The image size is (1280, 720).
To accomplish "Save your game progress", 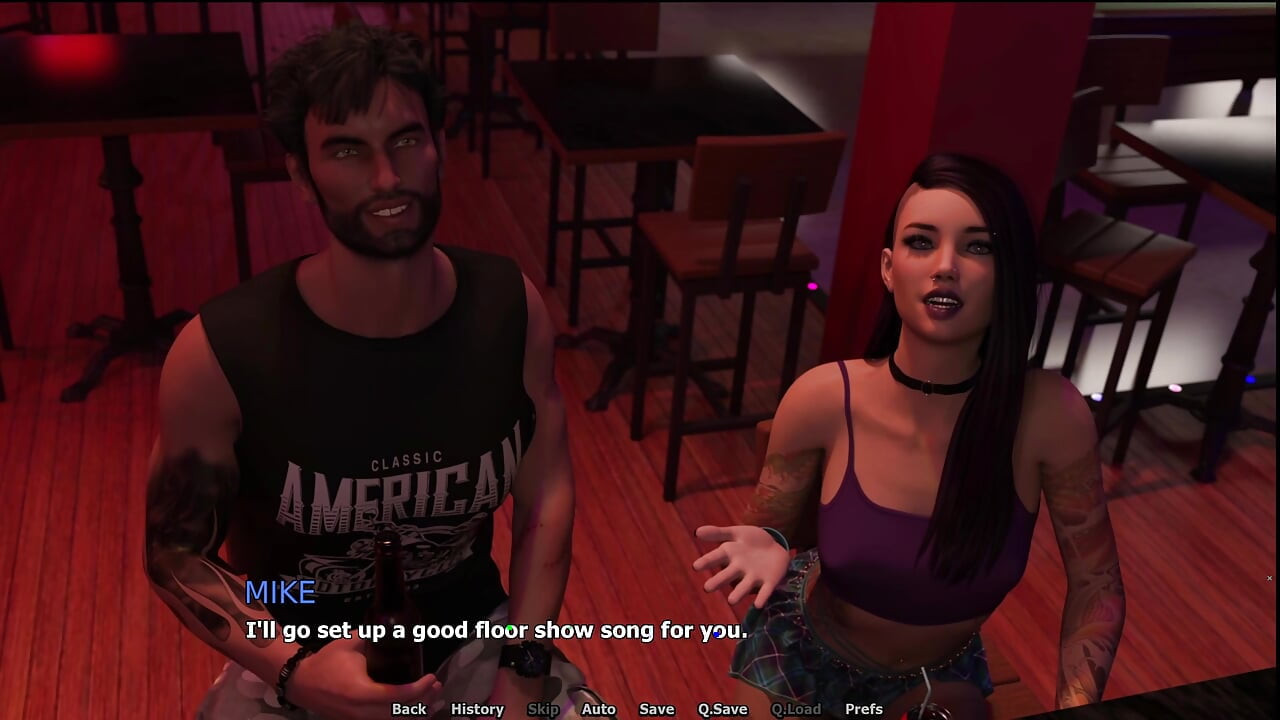I will 656,709.
